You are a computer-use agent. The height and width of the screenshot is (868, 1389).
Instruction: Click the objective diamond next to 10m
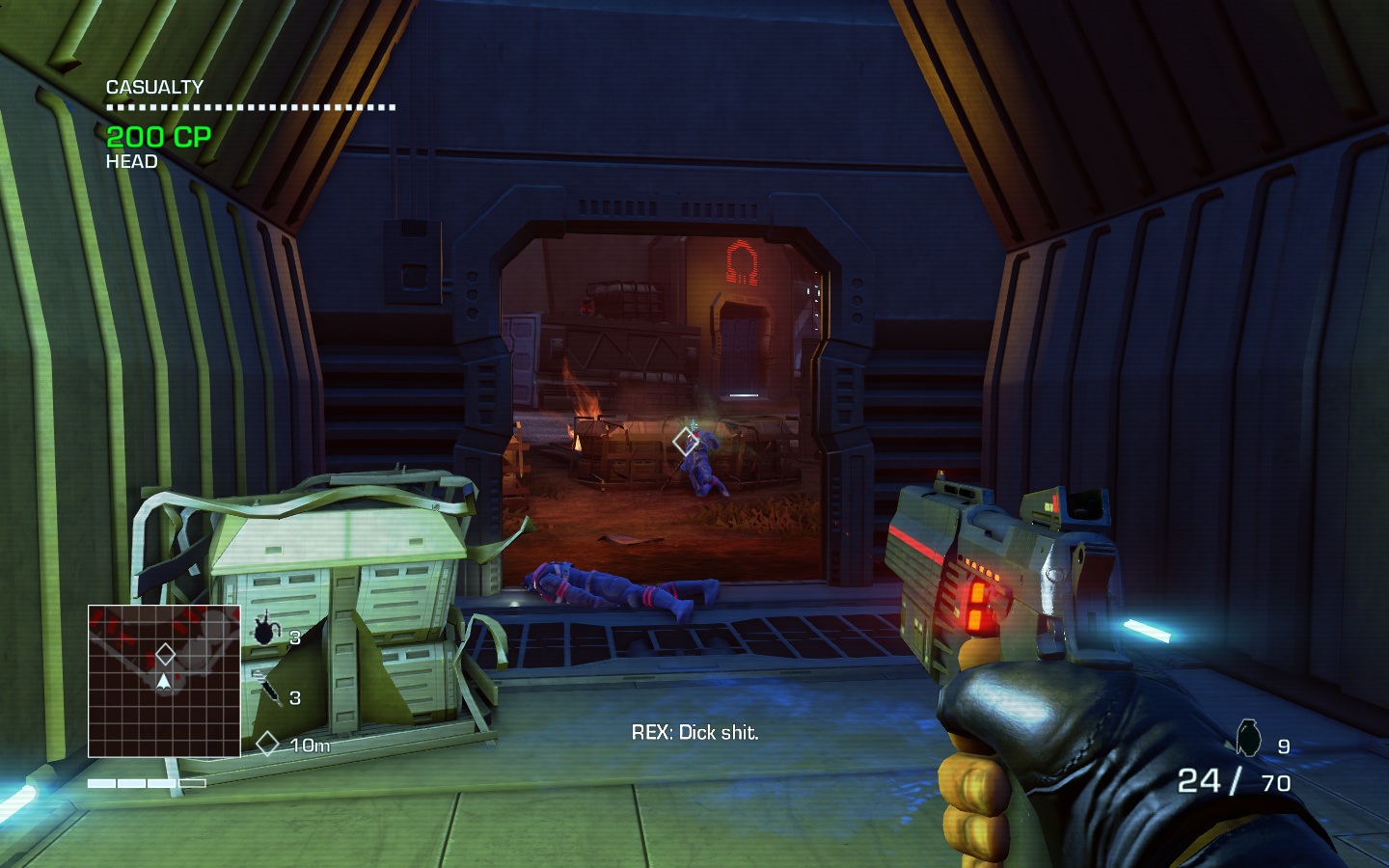[267, 744]
